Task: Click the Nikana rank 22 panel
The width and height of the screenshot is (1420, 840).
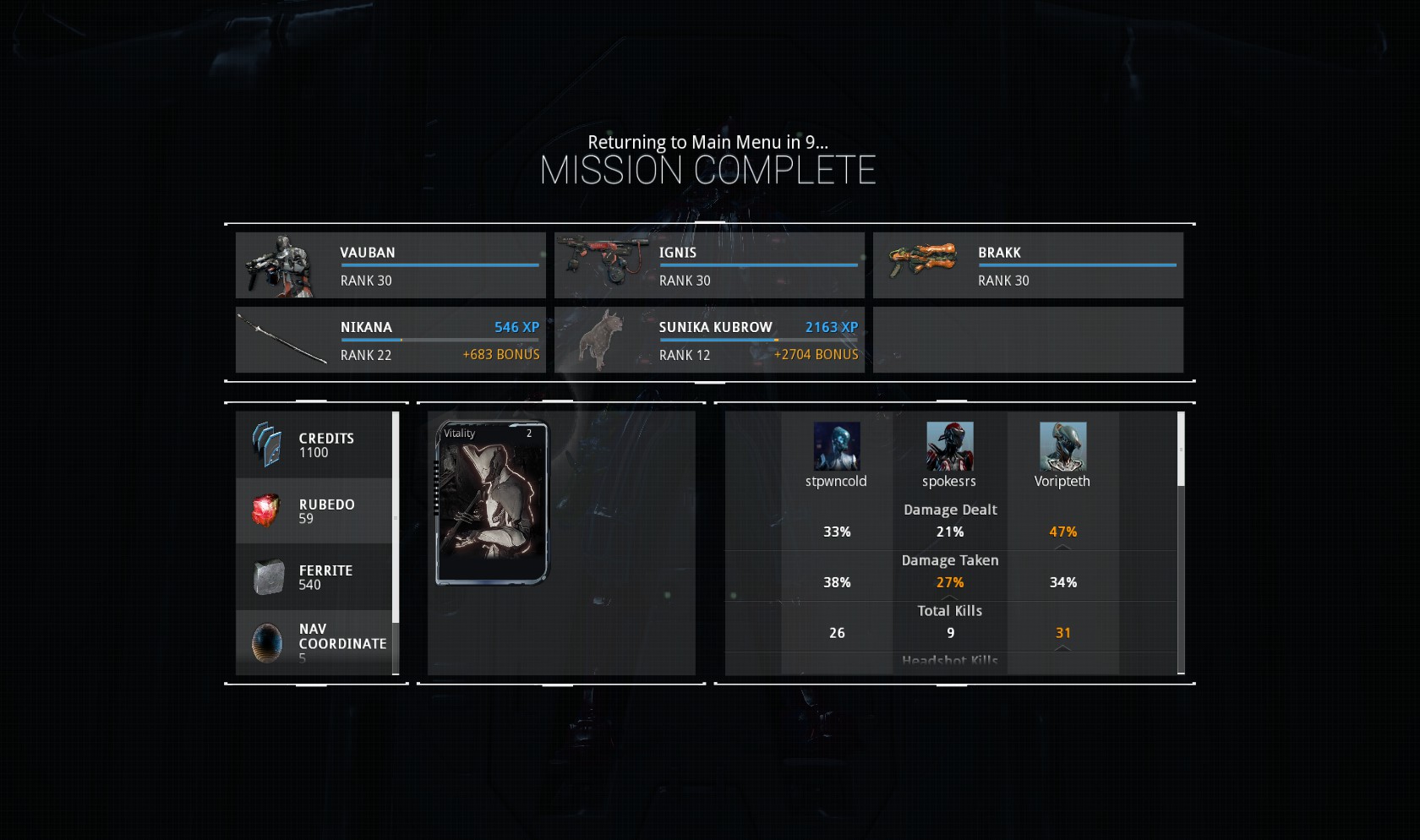Action: (390, 340)
